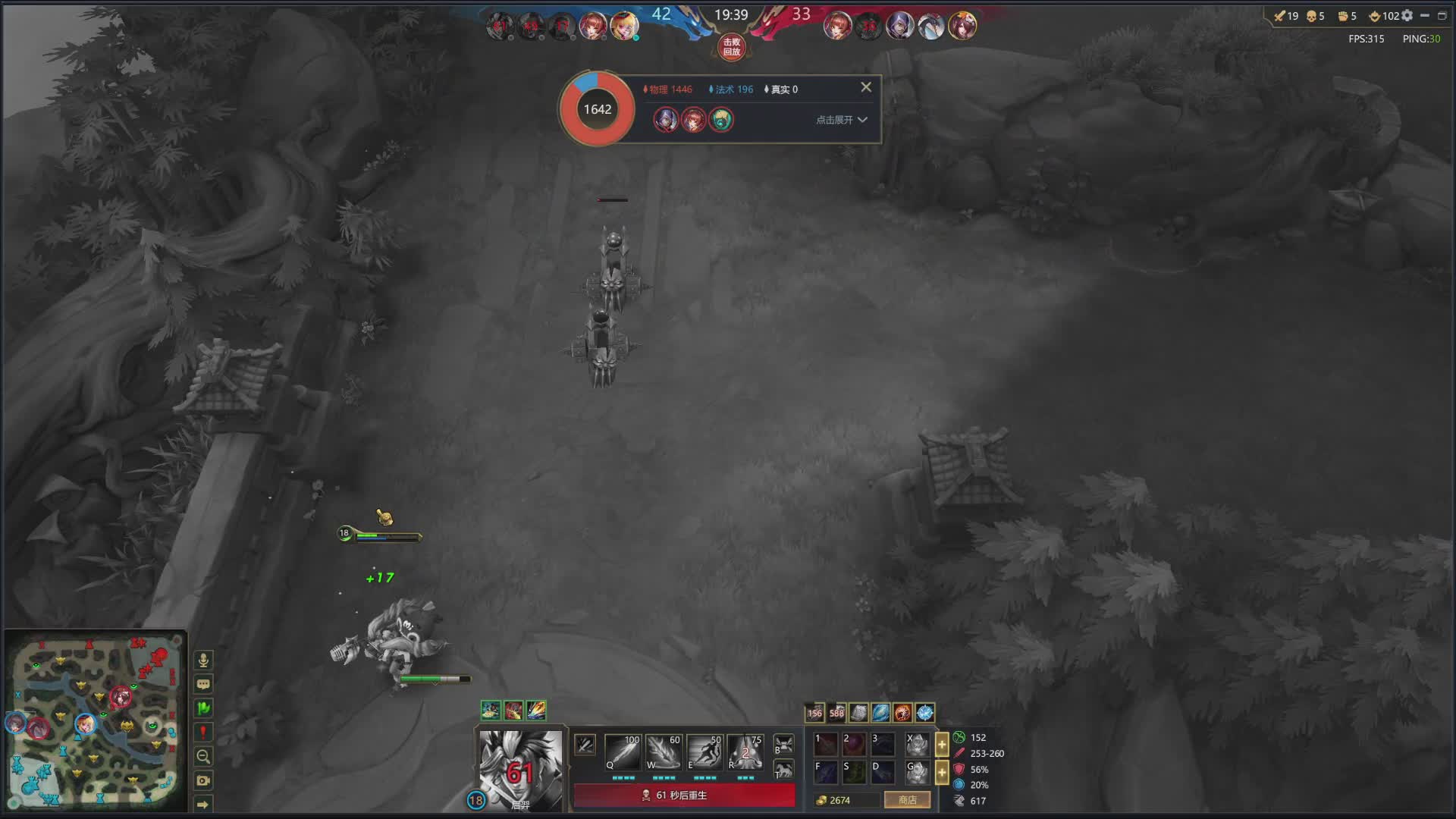Open the chat bubble button
This screenshot has height=819, width=1456.
[x=203, y=684]
